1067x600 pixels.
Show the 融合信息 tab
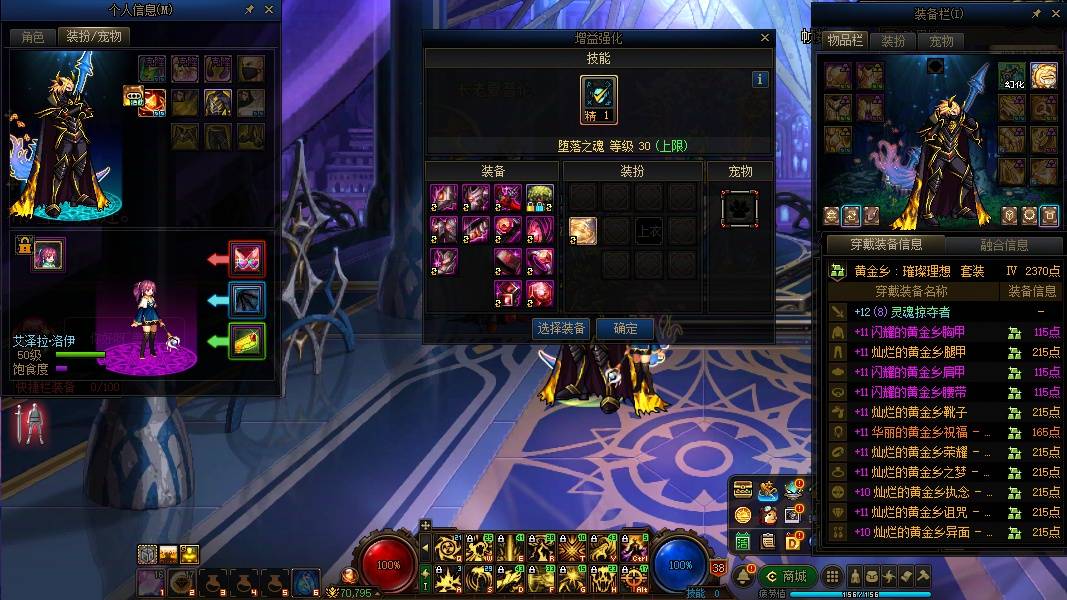click(1003, 245)
